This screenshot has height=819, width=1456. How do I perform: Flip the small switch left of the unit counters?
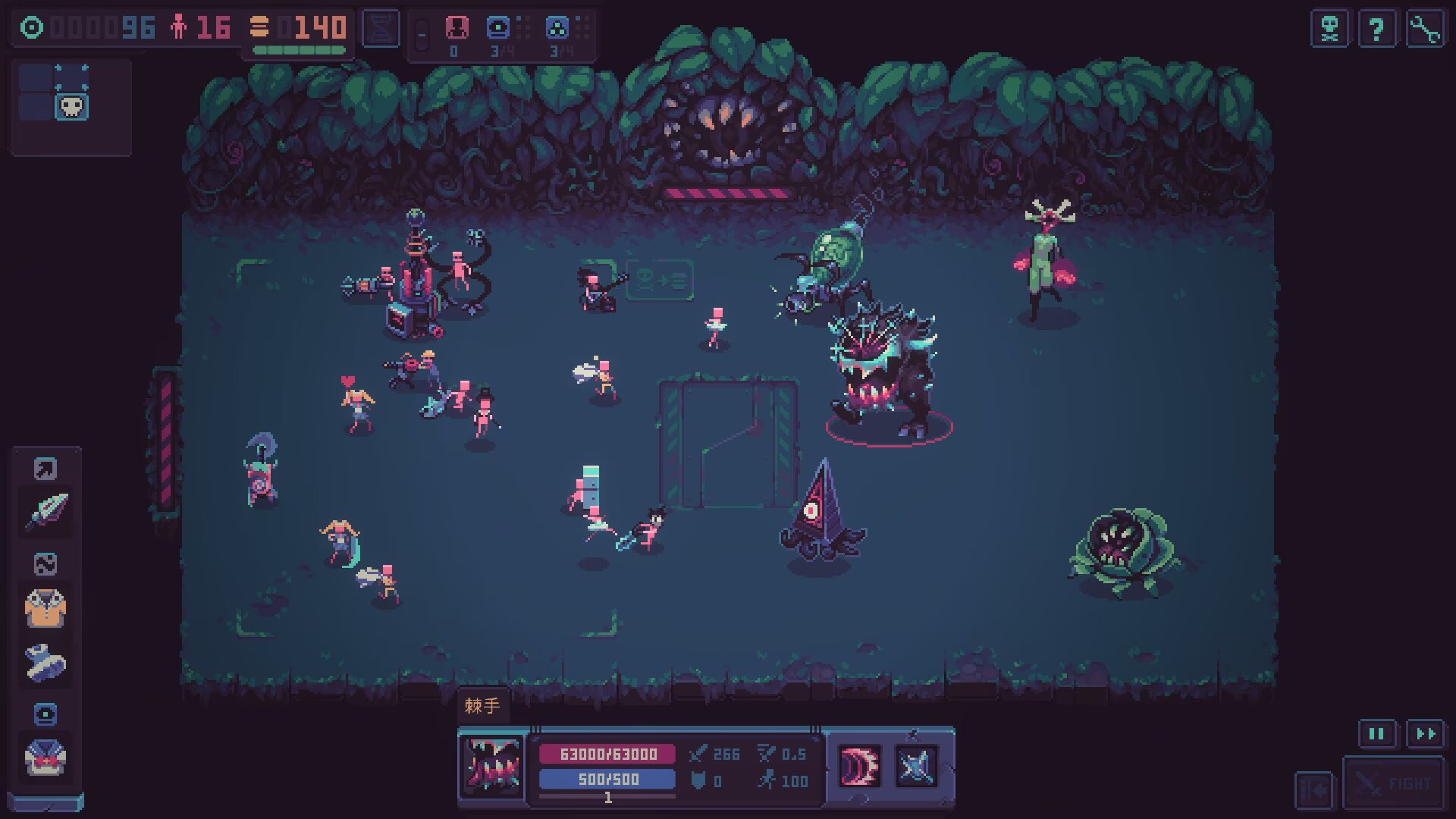422,32
